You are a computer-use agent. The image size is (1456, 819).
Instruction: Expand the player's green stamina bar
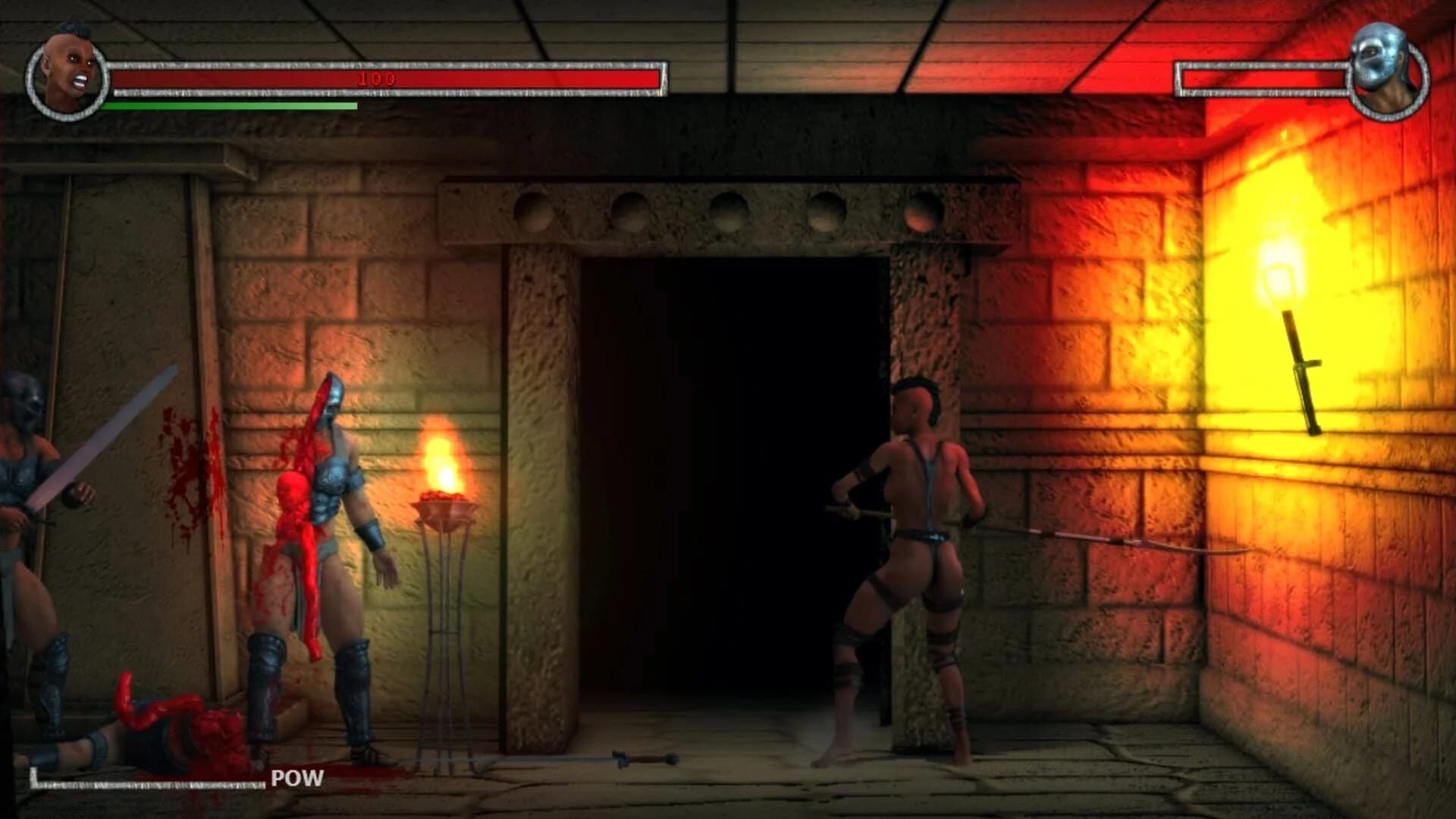(227, 105)
